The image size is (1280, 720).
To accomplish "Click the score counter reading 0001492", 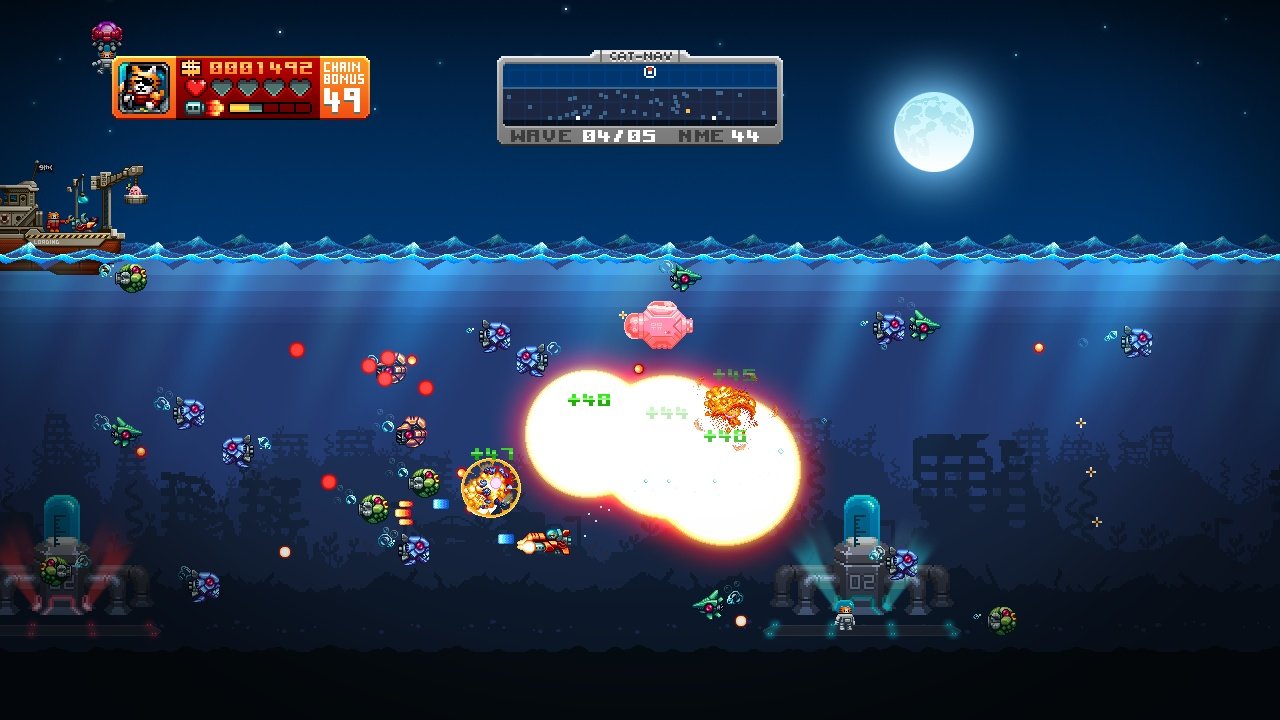I will [x=262, y=67].
